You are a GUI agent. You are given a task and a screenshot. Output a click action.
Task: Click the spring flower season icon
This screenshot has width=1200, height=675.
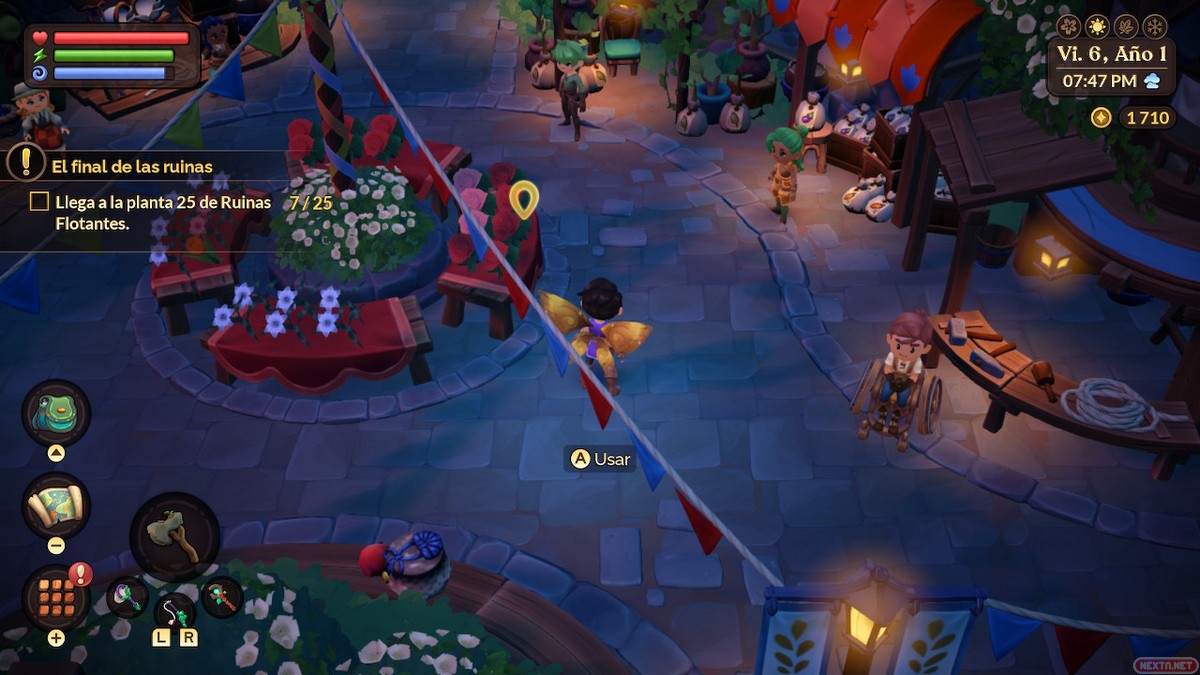coord(1070,26)
